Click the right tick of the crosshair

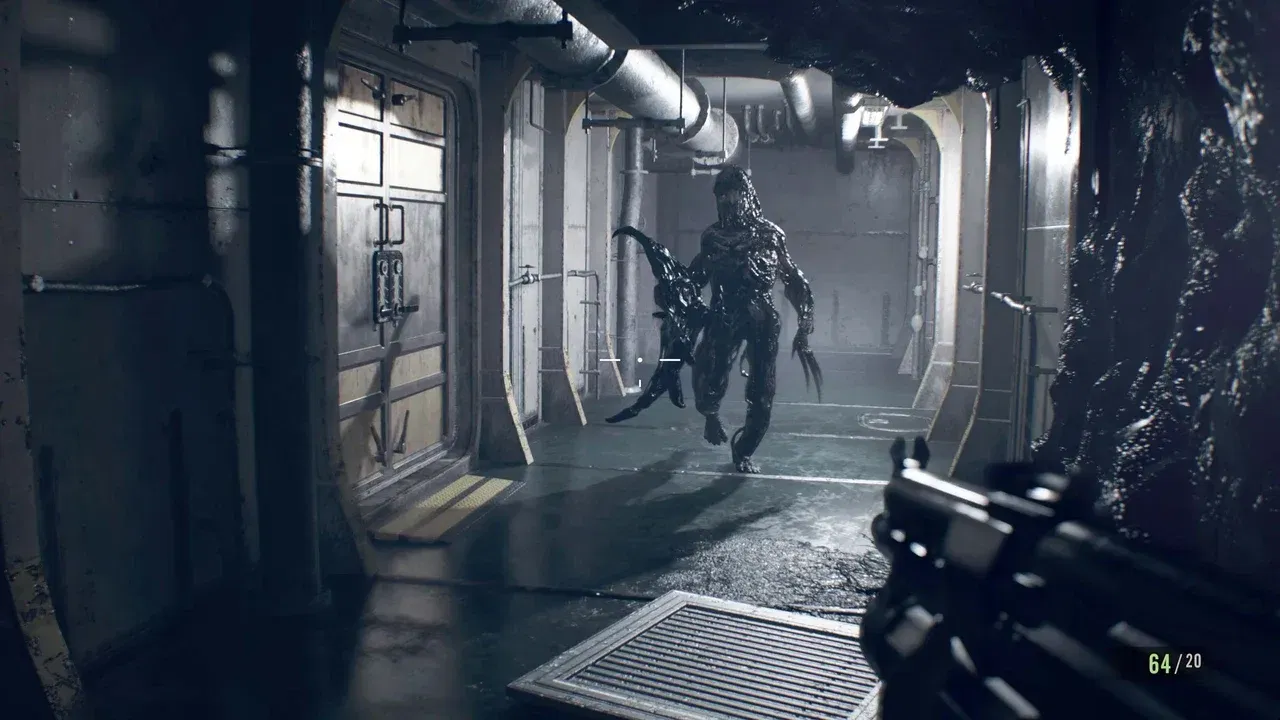[670, 360]
